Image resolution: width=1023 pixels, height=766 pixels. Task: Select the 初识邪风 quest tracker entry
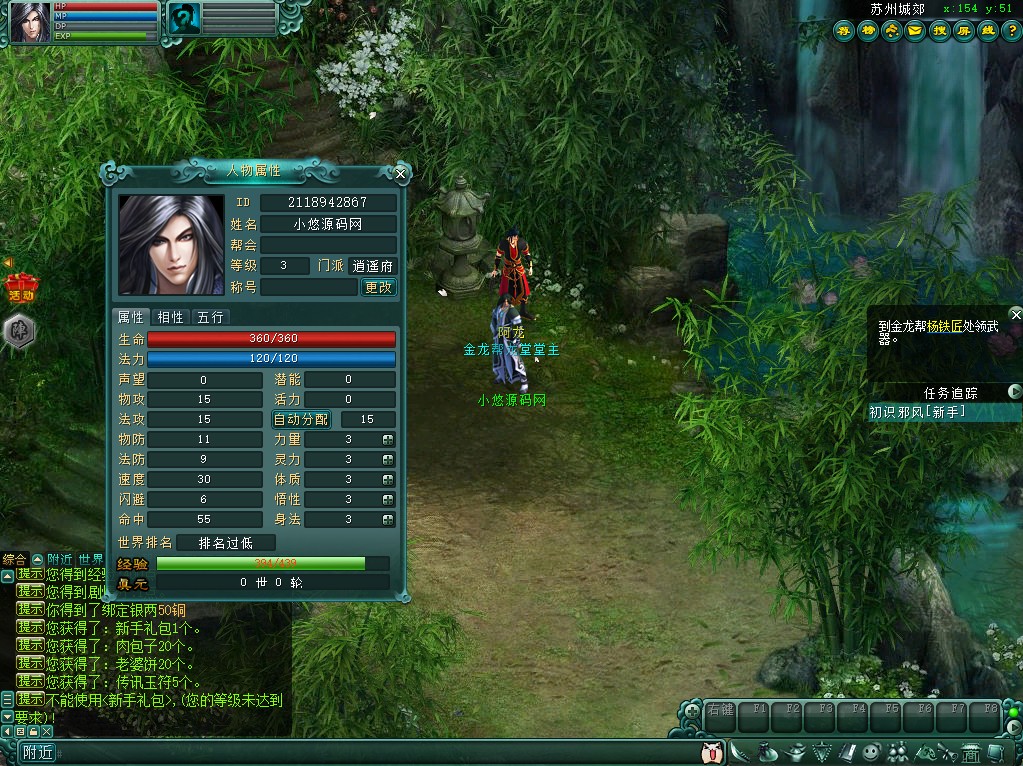tap(917, 412)
